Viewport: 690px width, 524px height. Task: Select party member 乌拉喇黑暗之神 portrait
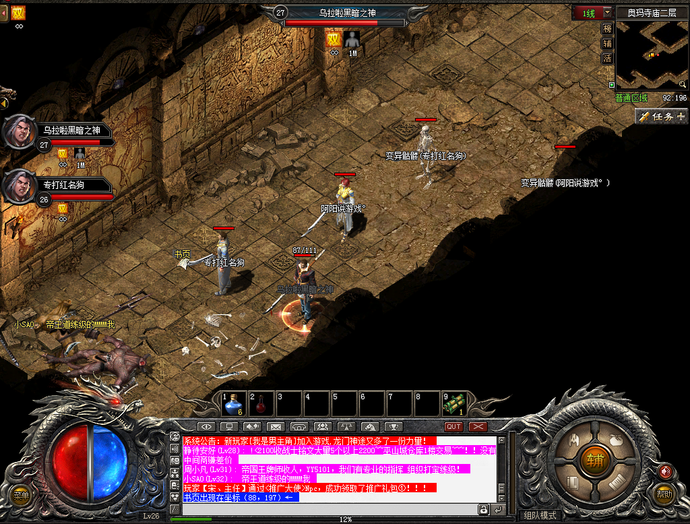[x=18, y=131]
